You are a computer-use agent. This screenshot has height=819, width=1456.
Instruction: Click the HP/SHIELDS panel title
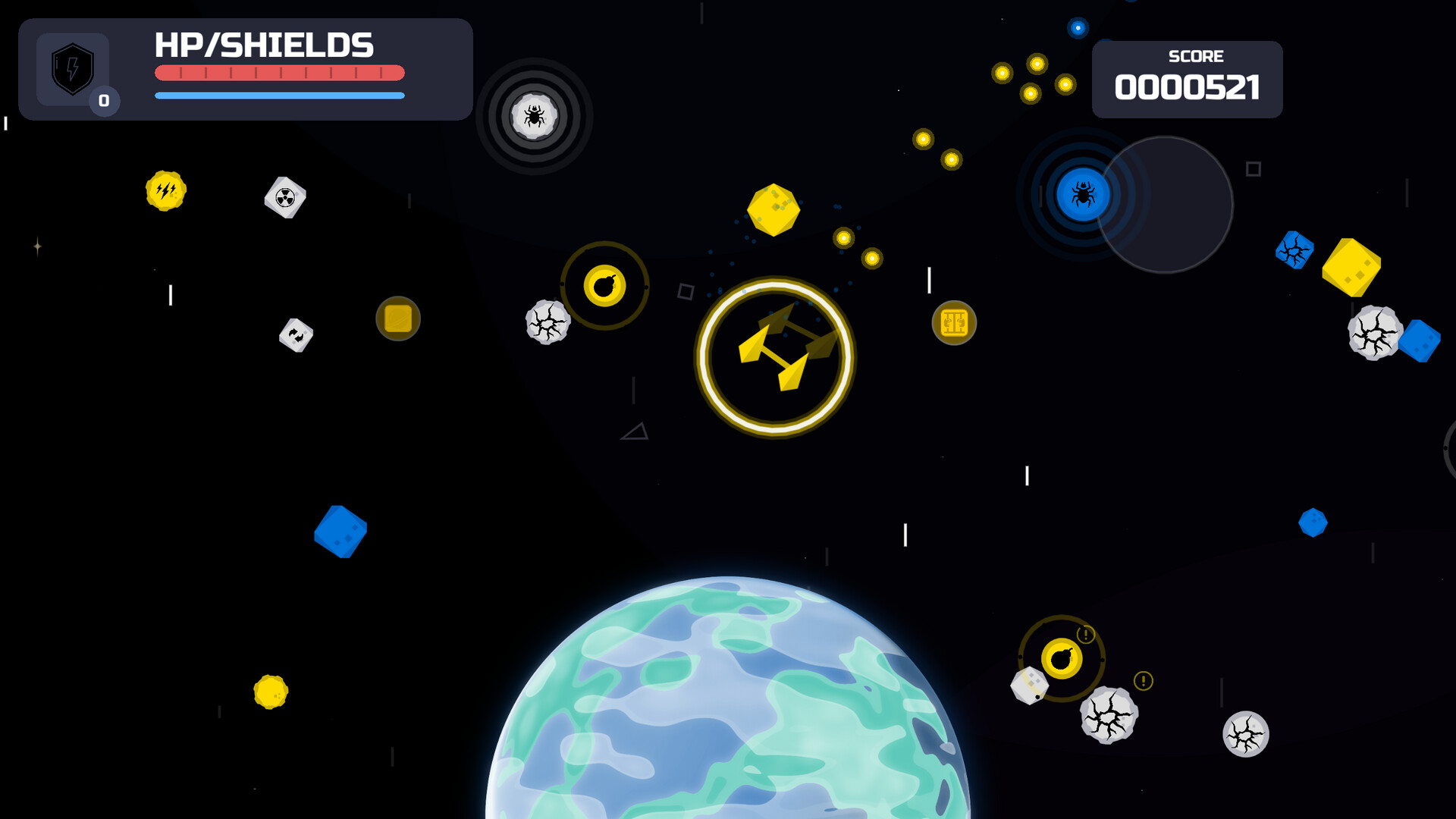[264, 45]
